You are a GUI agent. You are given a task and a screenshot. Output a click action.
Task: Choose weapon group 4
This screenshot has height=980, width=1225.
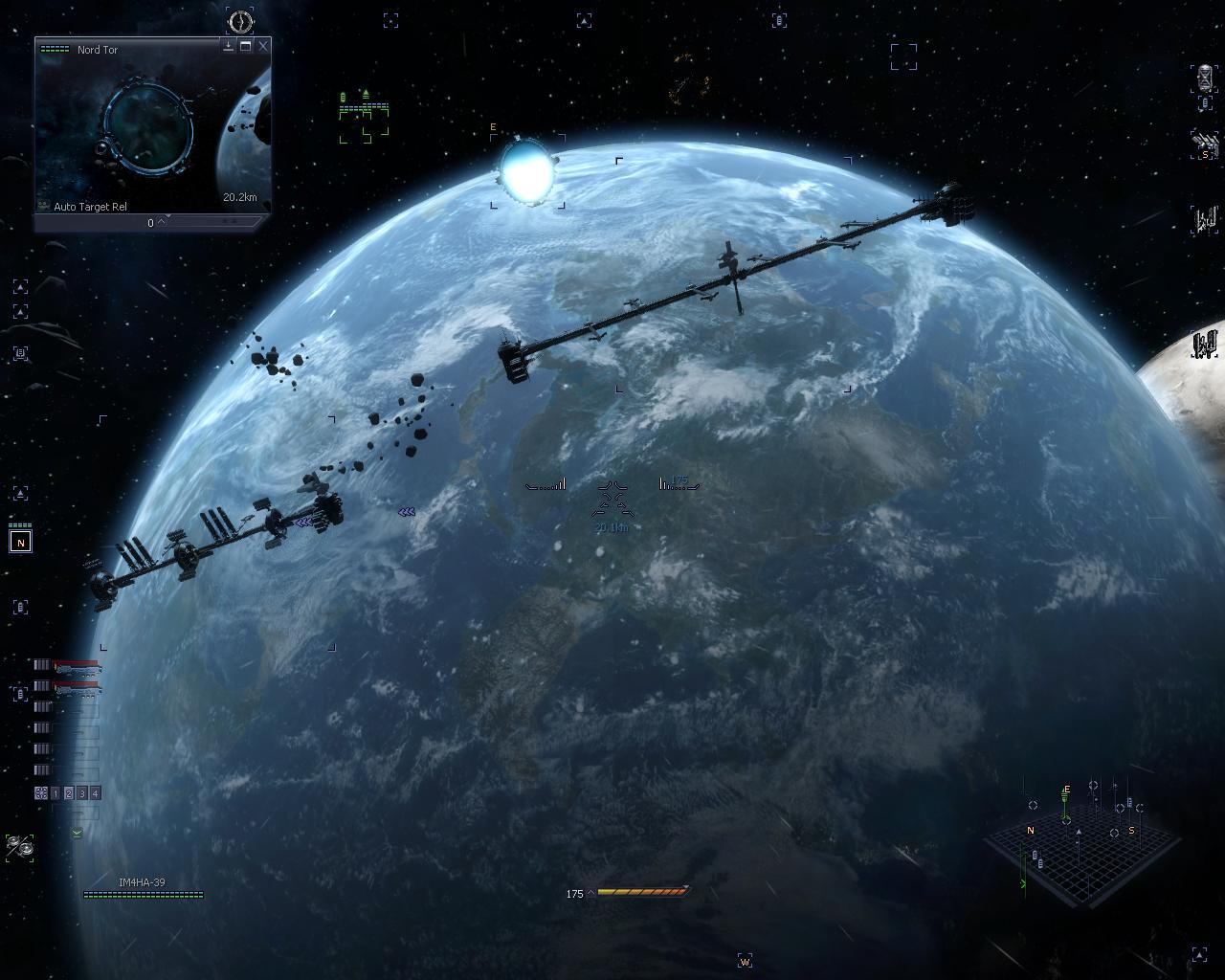(x=95, y=793)
